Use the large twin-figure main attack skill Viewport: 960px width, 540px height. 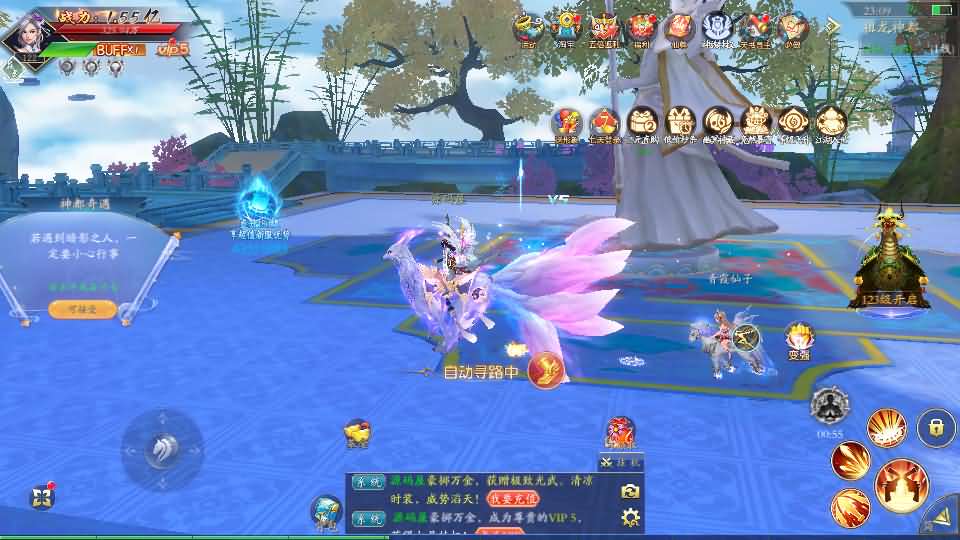click(901, 485)
